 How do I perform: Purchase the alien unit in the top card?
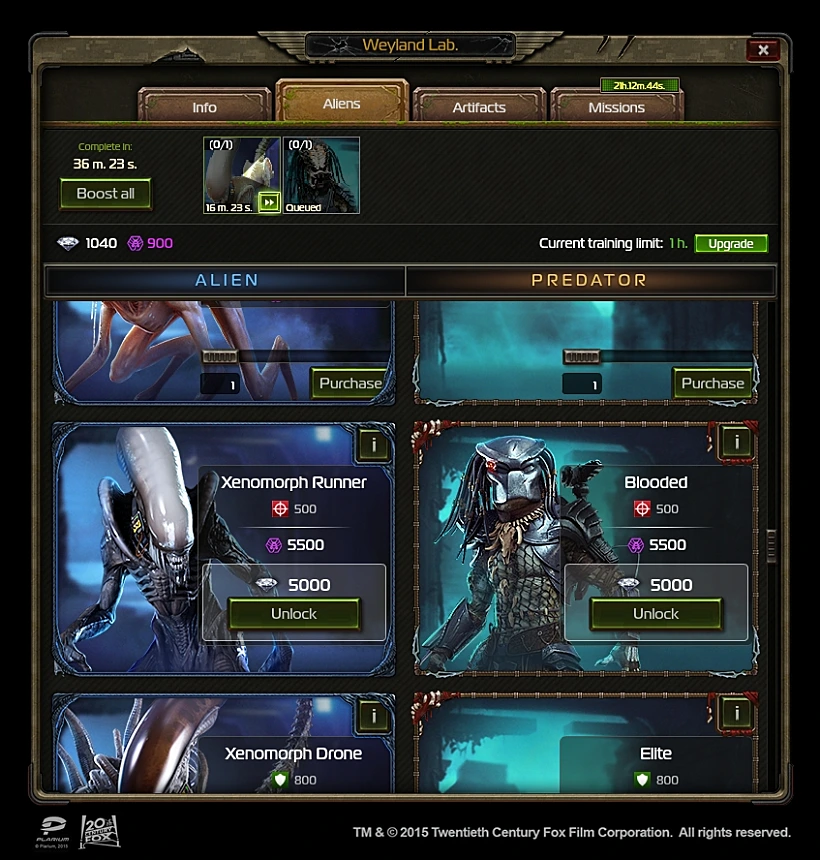point(350,383)
